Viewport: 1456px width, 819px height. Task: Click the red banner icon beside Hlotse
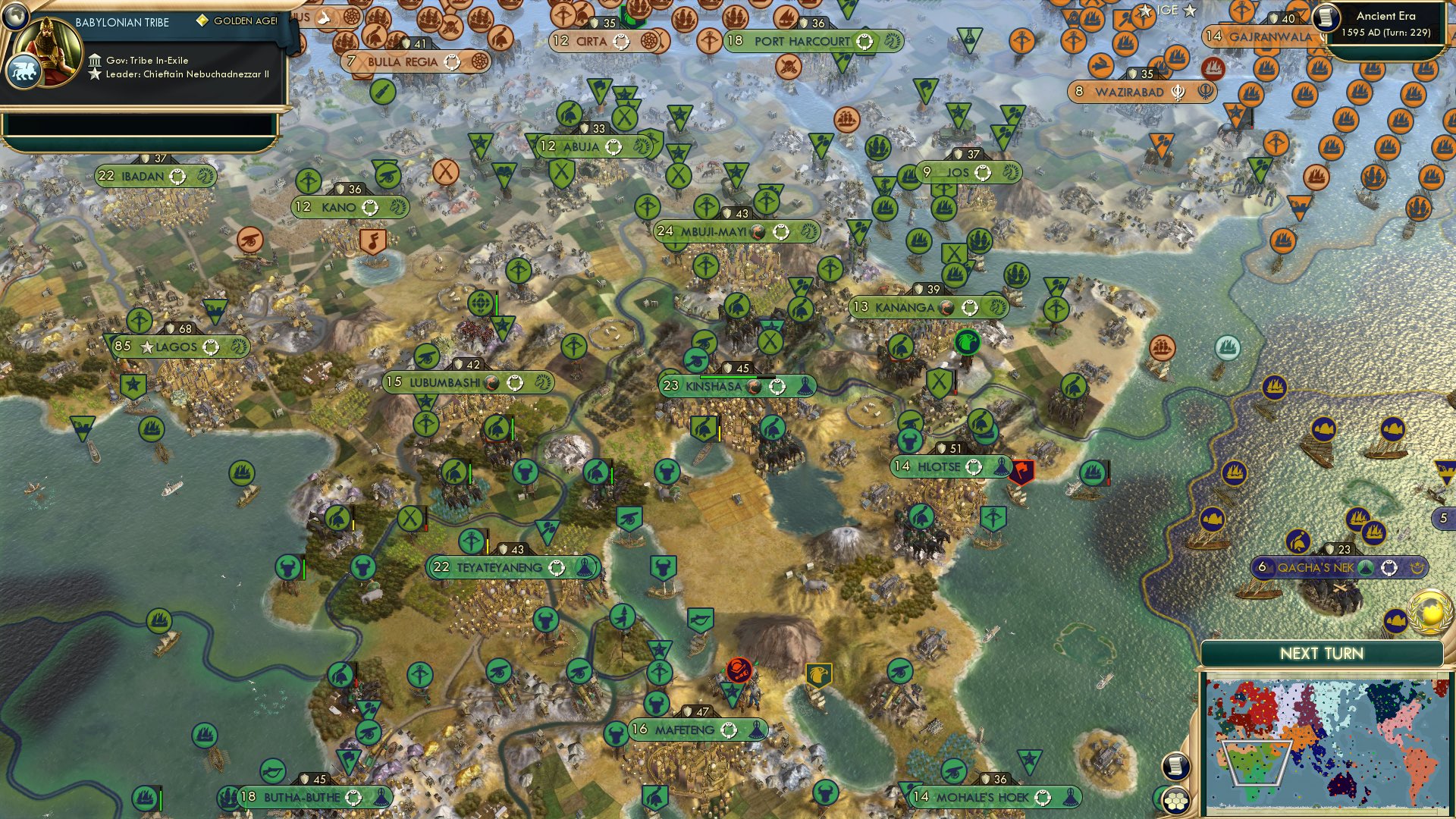pyautogui.click(x=1021, y=470)
